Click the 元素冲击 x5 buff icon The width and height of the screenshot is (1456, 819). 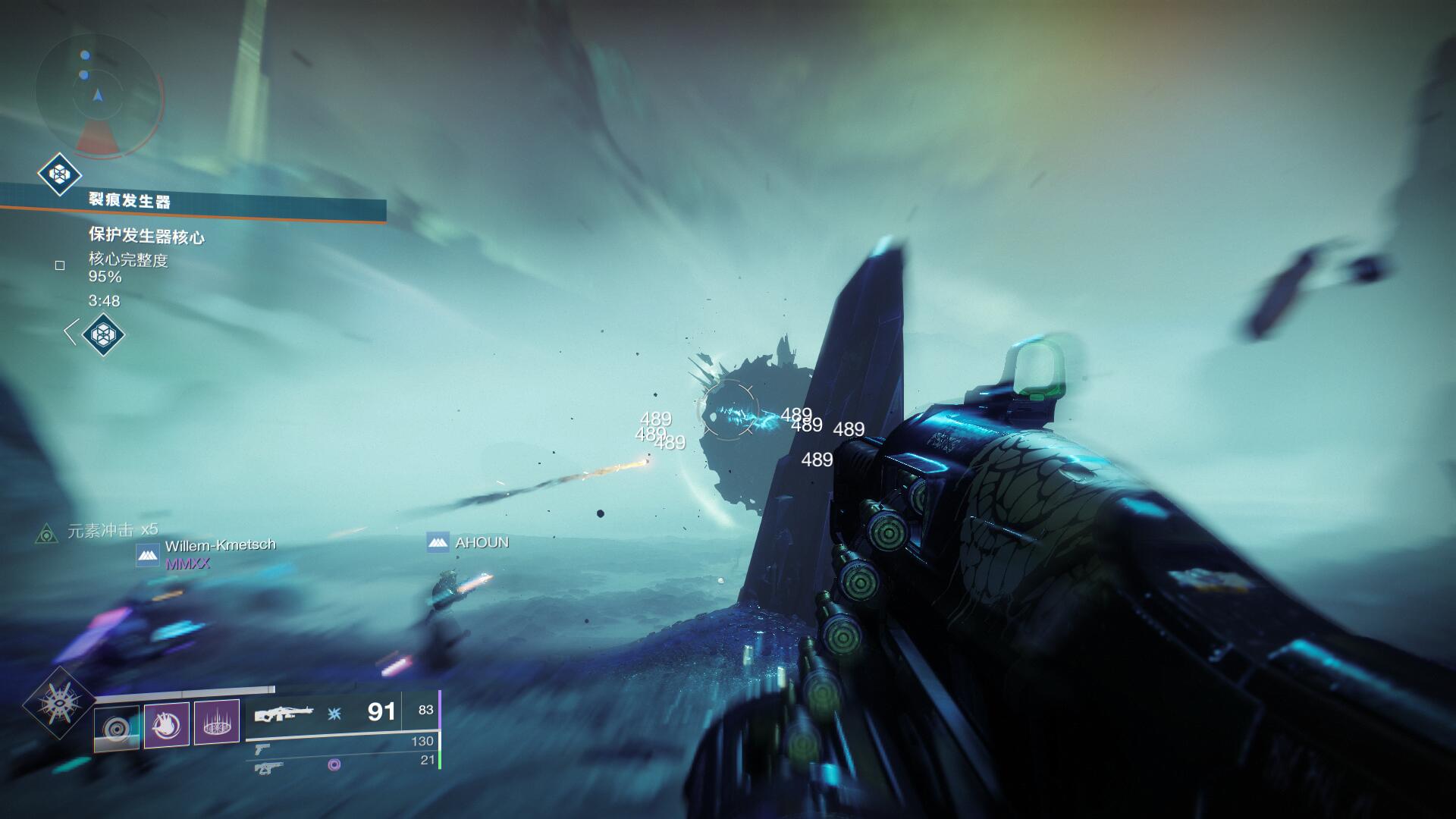point(47,534)
